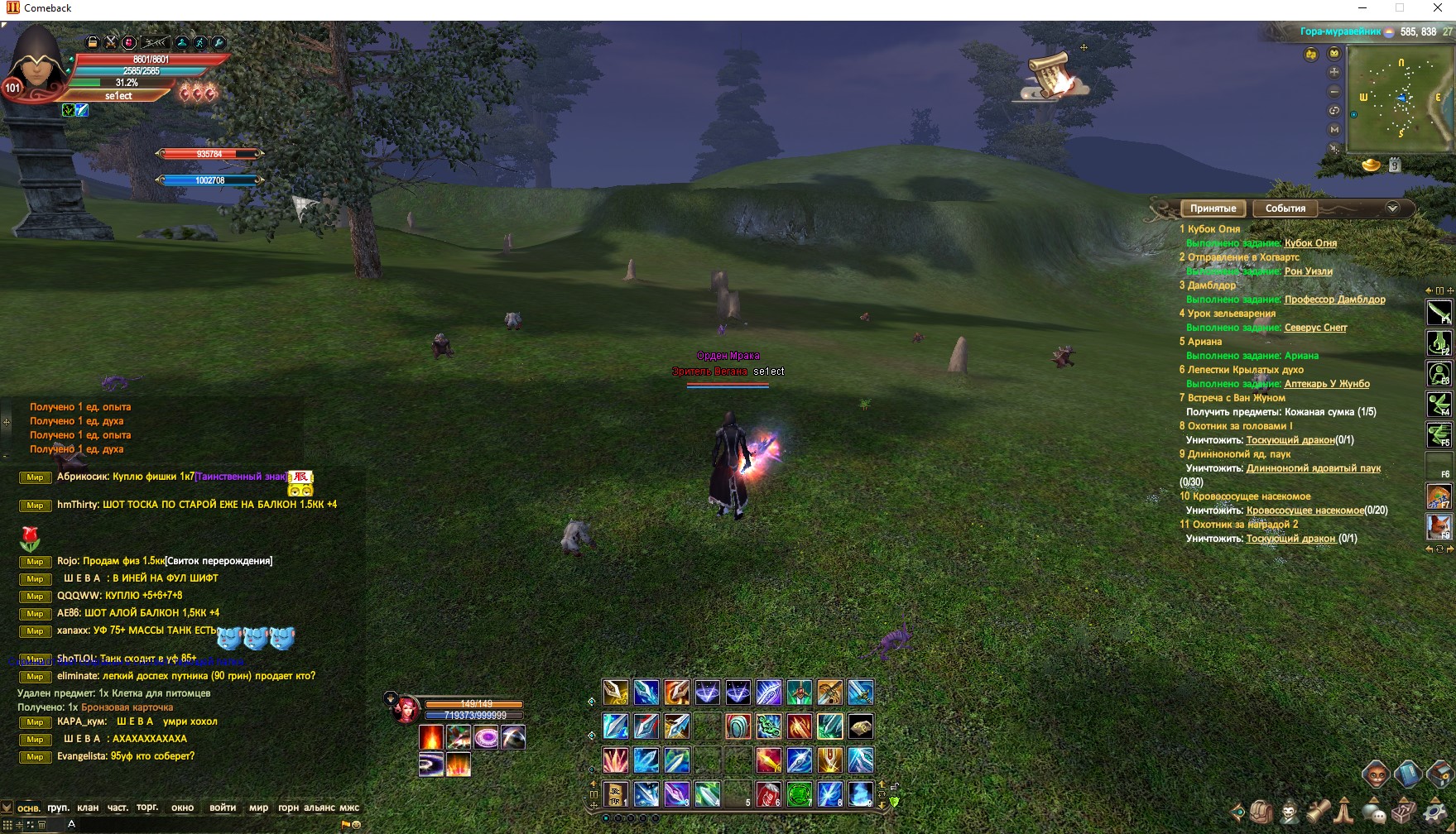Open the world map with the M button
This screenshot has height=834, width=1456.
(1334, 130)
